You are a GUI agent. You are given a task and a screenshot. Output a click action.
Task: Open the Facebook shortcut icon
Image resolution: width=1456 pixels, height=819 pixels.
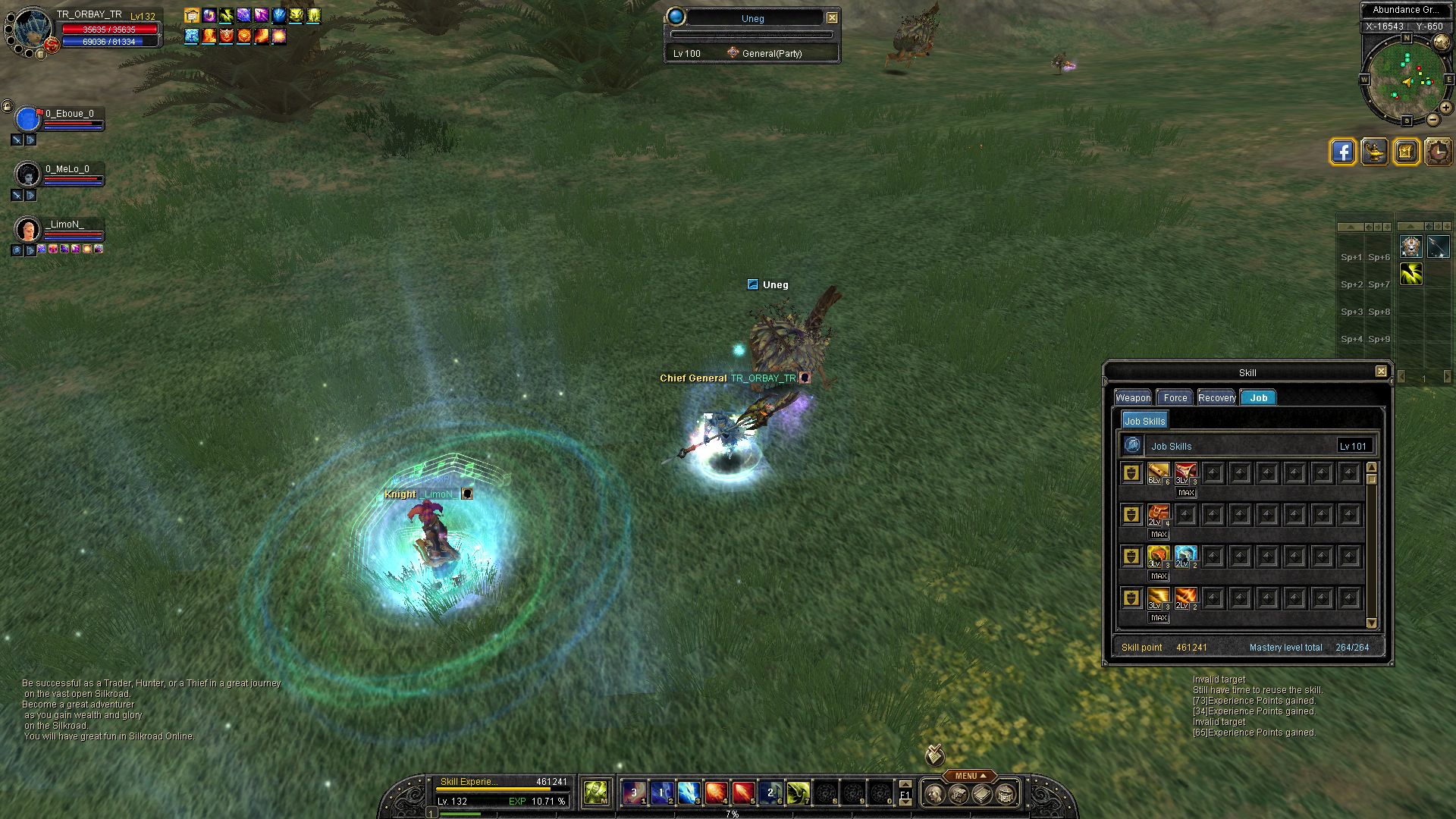pos(1342,152)
